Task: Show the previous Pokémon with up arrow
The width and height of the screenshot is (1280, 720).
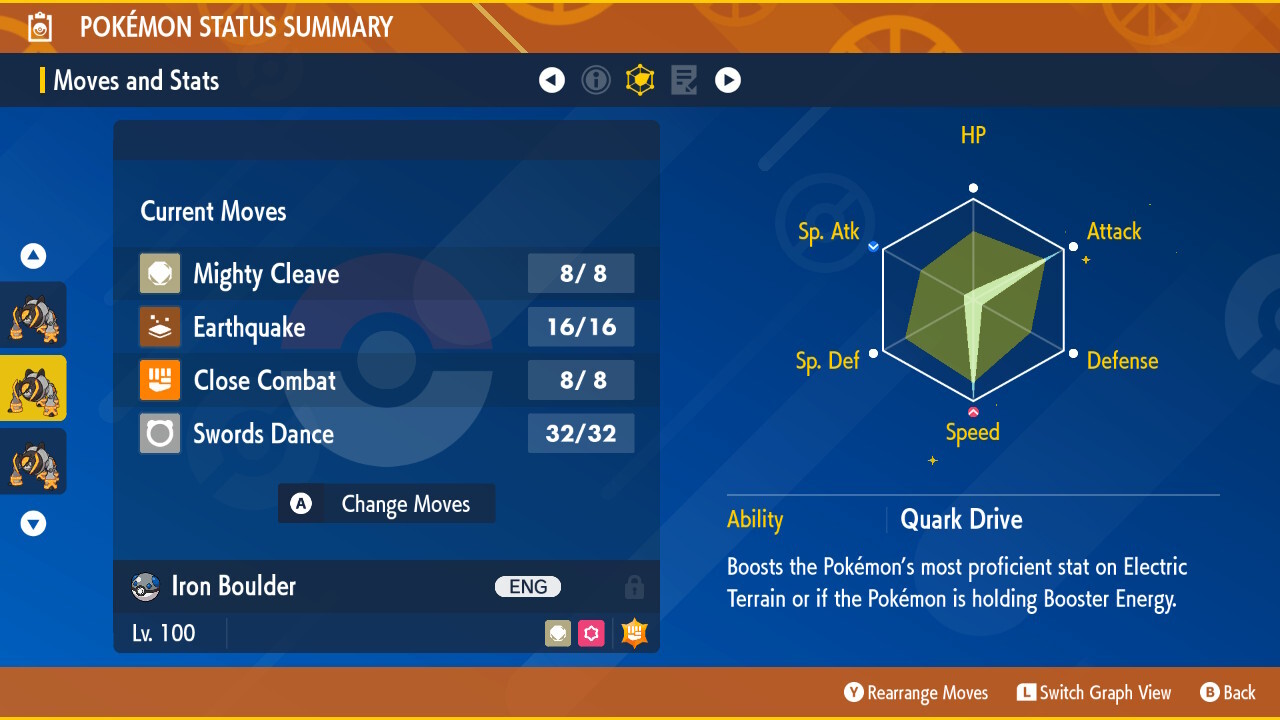Action: 34,257
